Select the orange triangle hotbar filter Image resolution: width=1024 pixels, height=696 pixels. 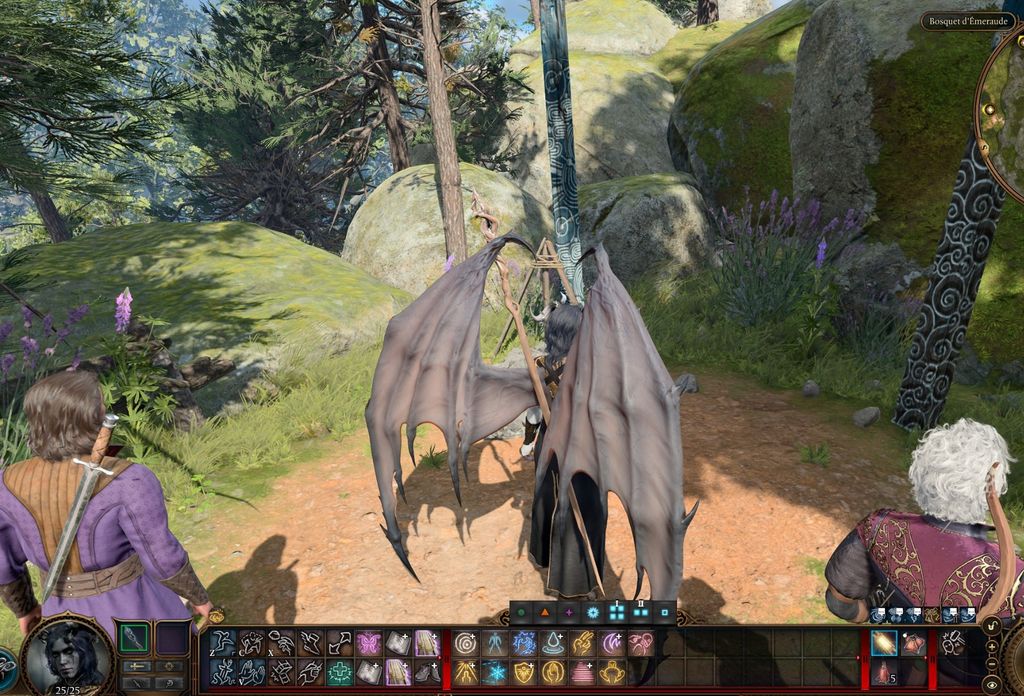tap(544, 611)
